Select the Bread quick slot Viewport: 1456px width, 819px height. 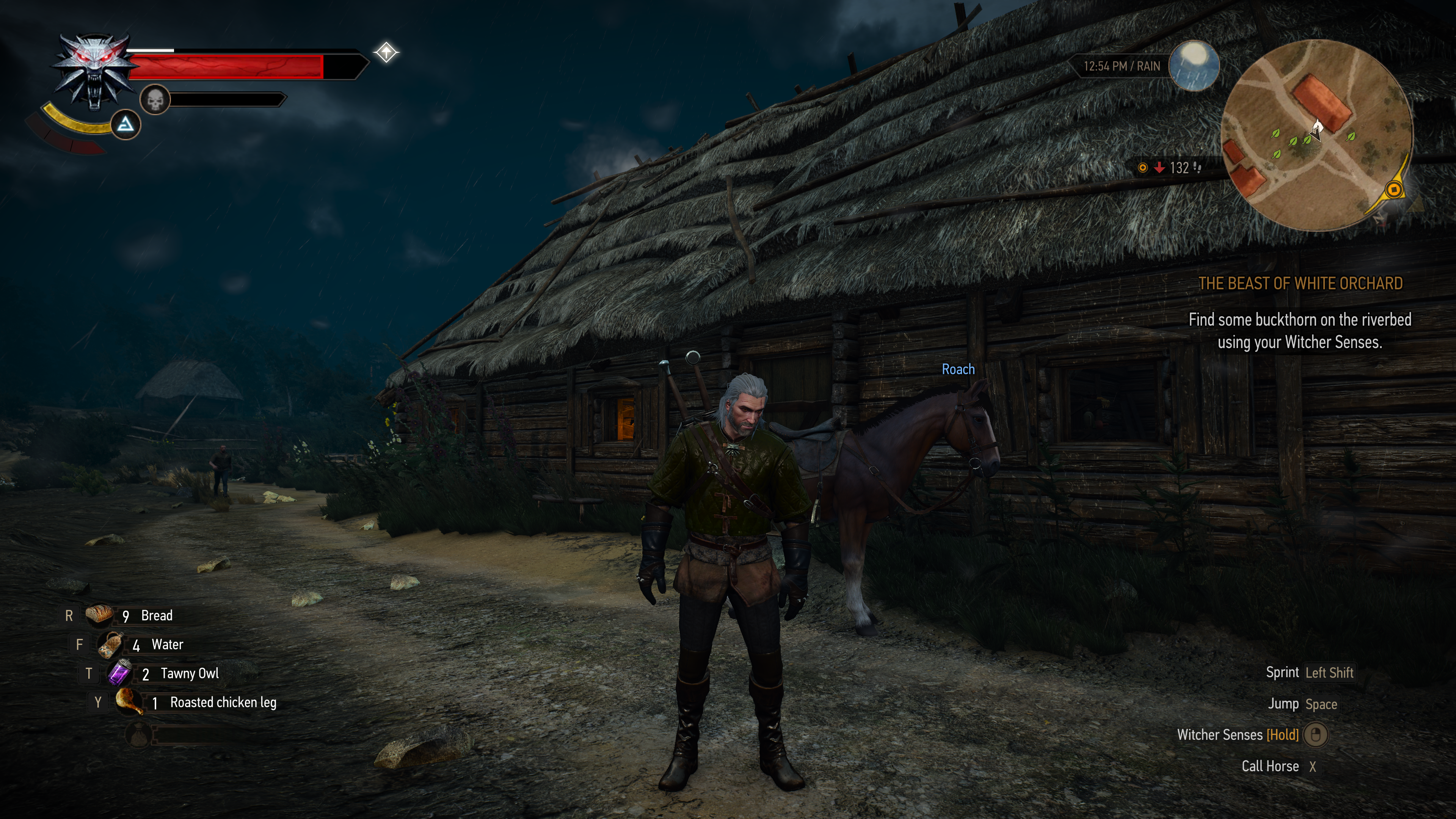click(x=99, y=615)
